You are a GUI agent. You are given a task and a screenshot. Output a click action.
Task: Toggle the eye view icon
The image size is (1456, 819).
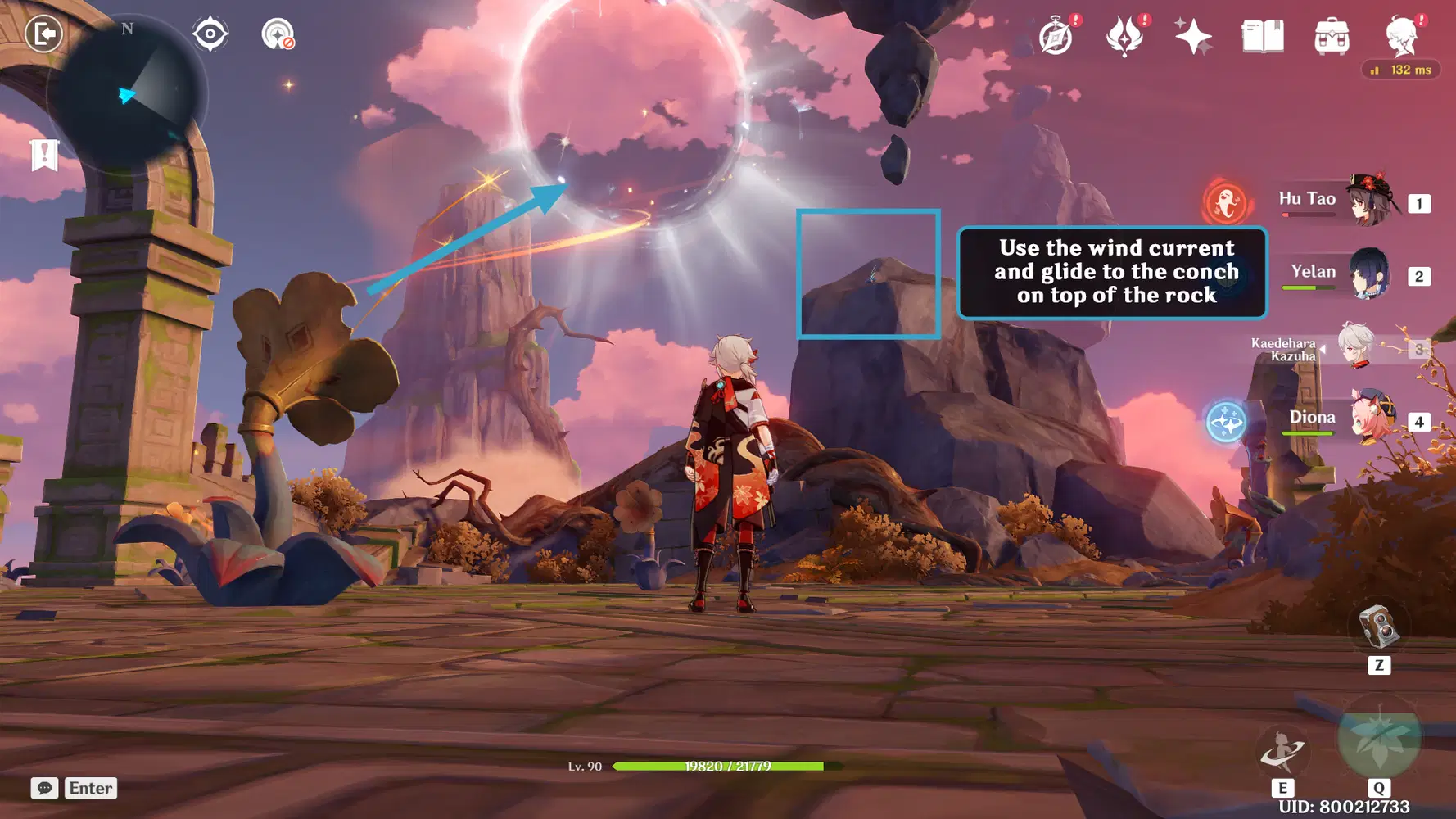210,34
